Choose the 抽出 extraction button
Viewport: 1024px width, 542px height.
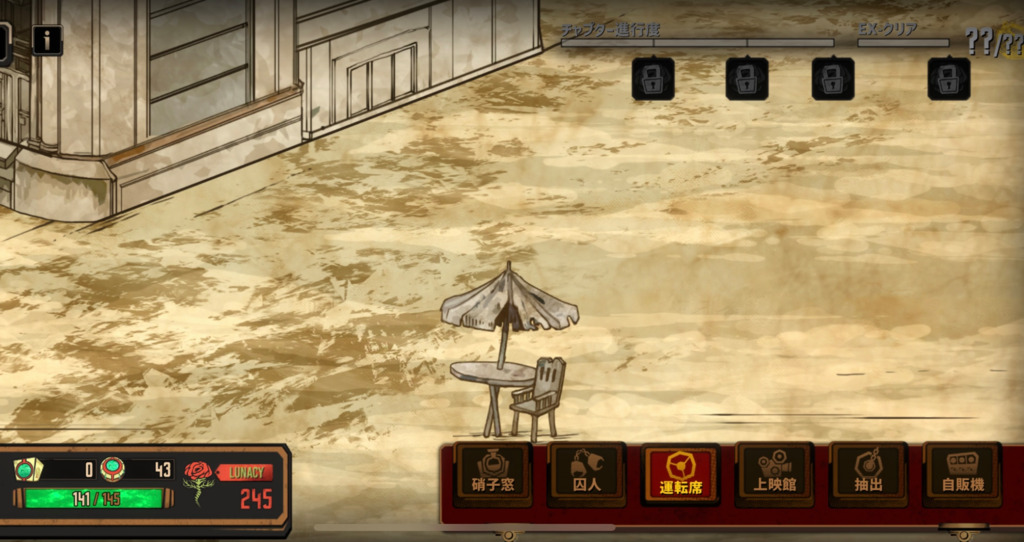(868, 473)
